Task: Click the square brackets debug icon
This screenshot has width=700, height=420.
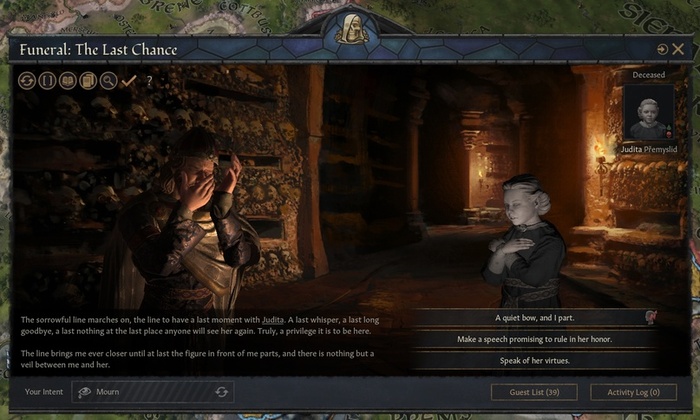Action: 47,81
